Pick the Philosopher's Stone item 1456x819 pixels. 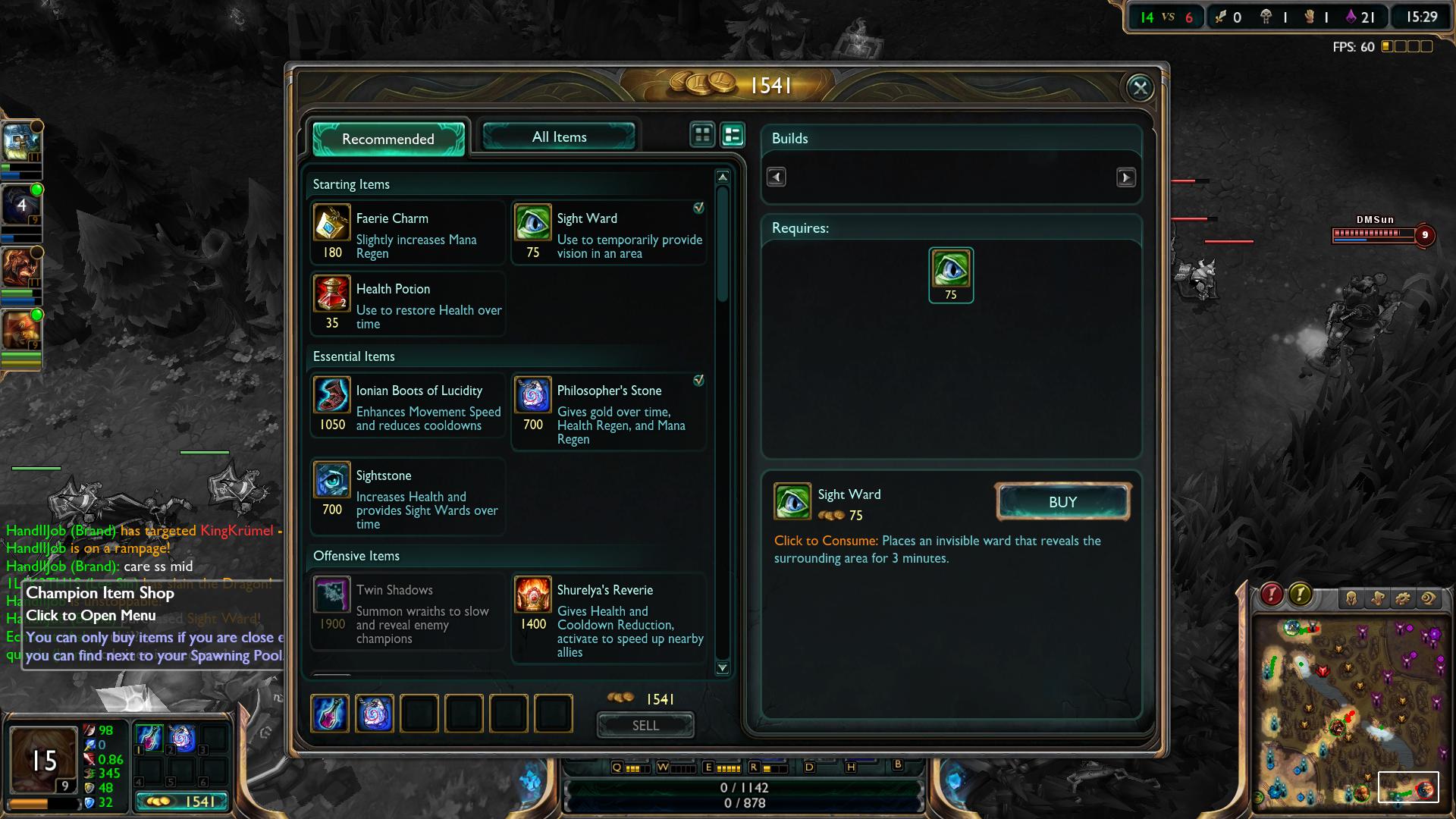click(x=609, y=411)
